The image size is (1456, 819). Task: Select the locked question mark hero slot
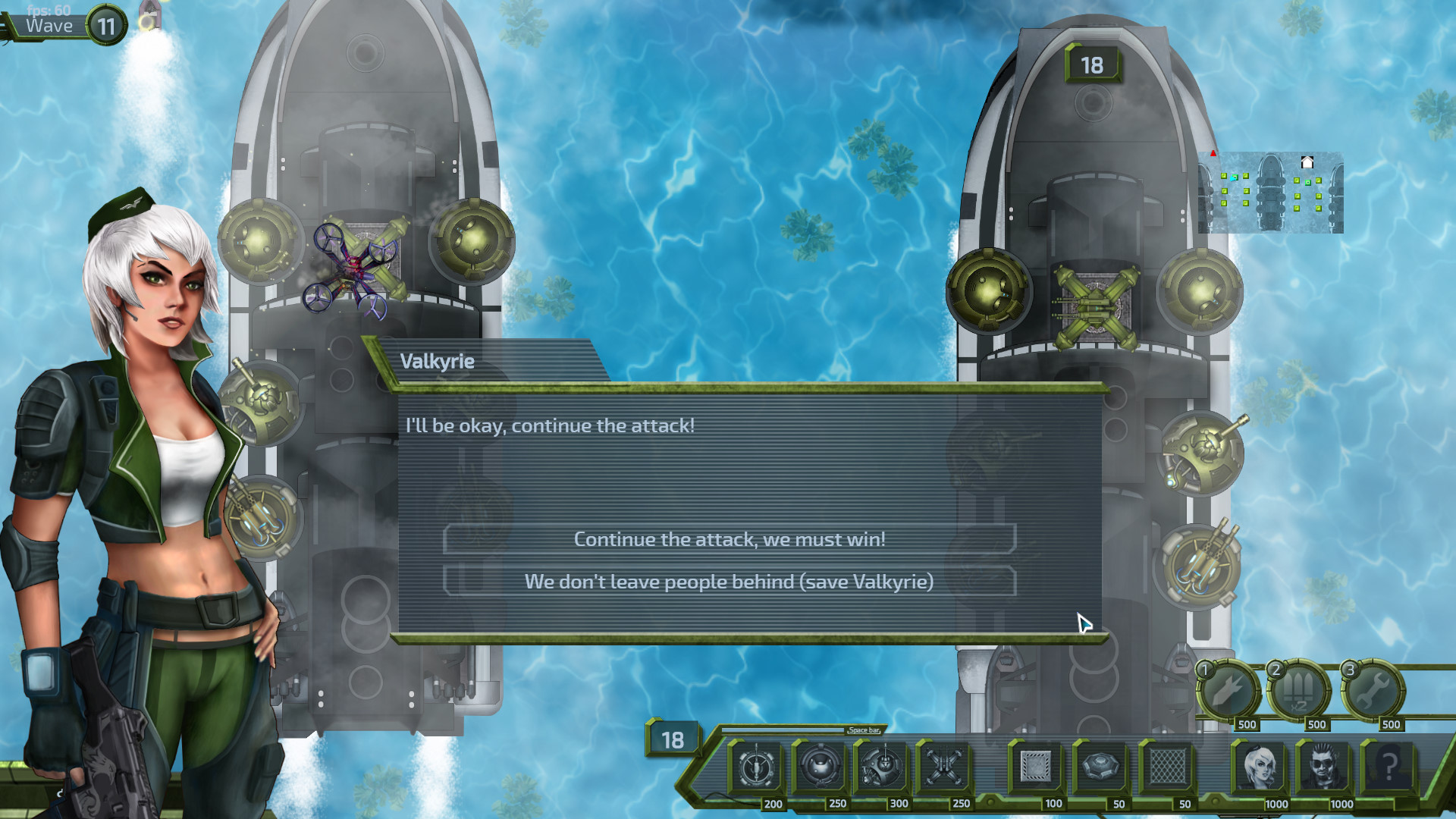coord(1389,767)
